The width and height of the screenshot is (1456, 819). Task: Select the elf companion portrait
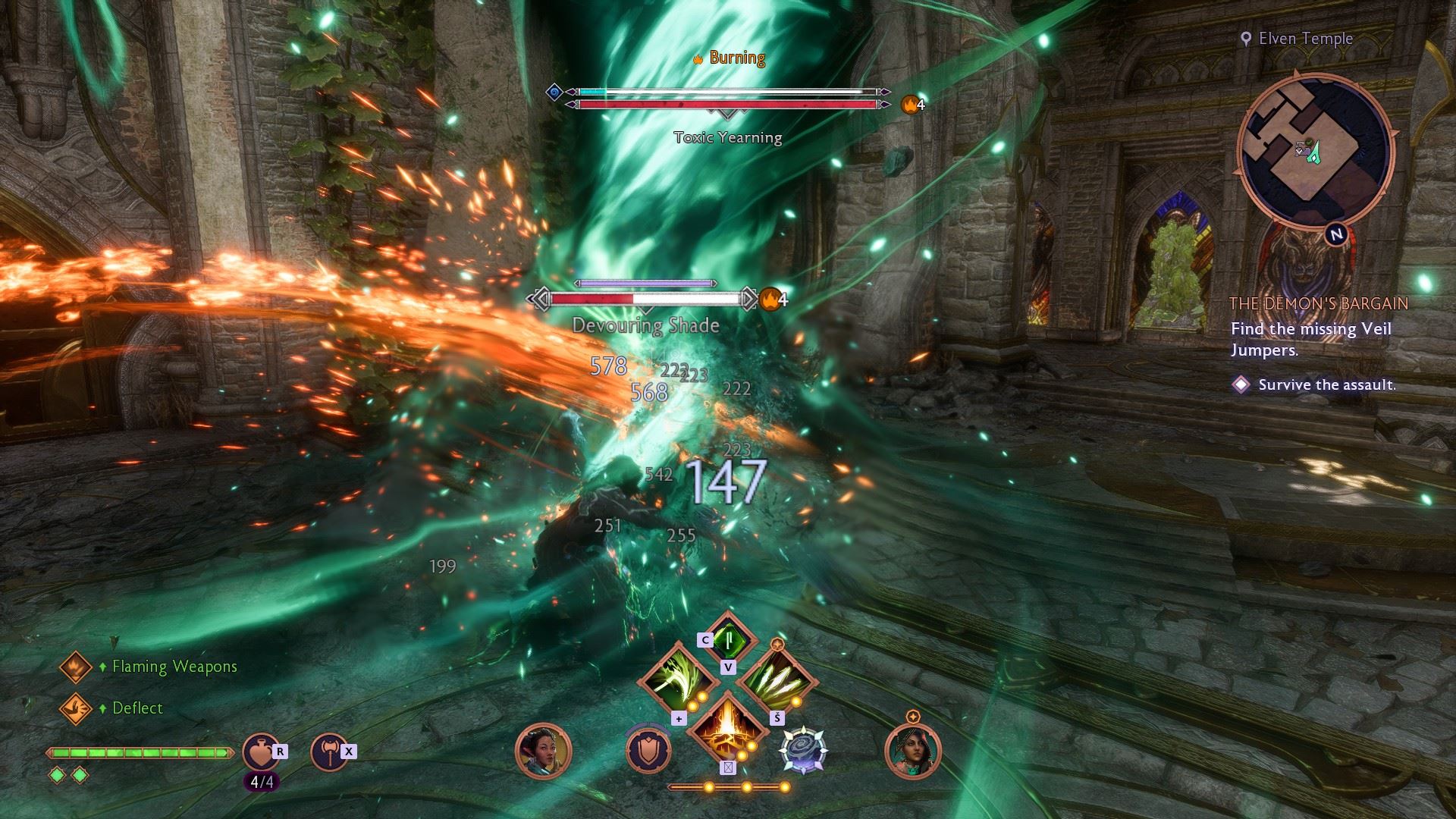543,750
